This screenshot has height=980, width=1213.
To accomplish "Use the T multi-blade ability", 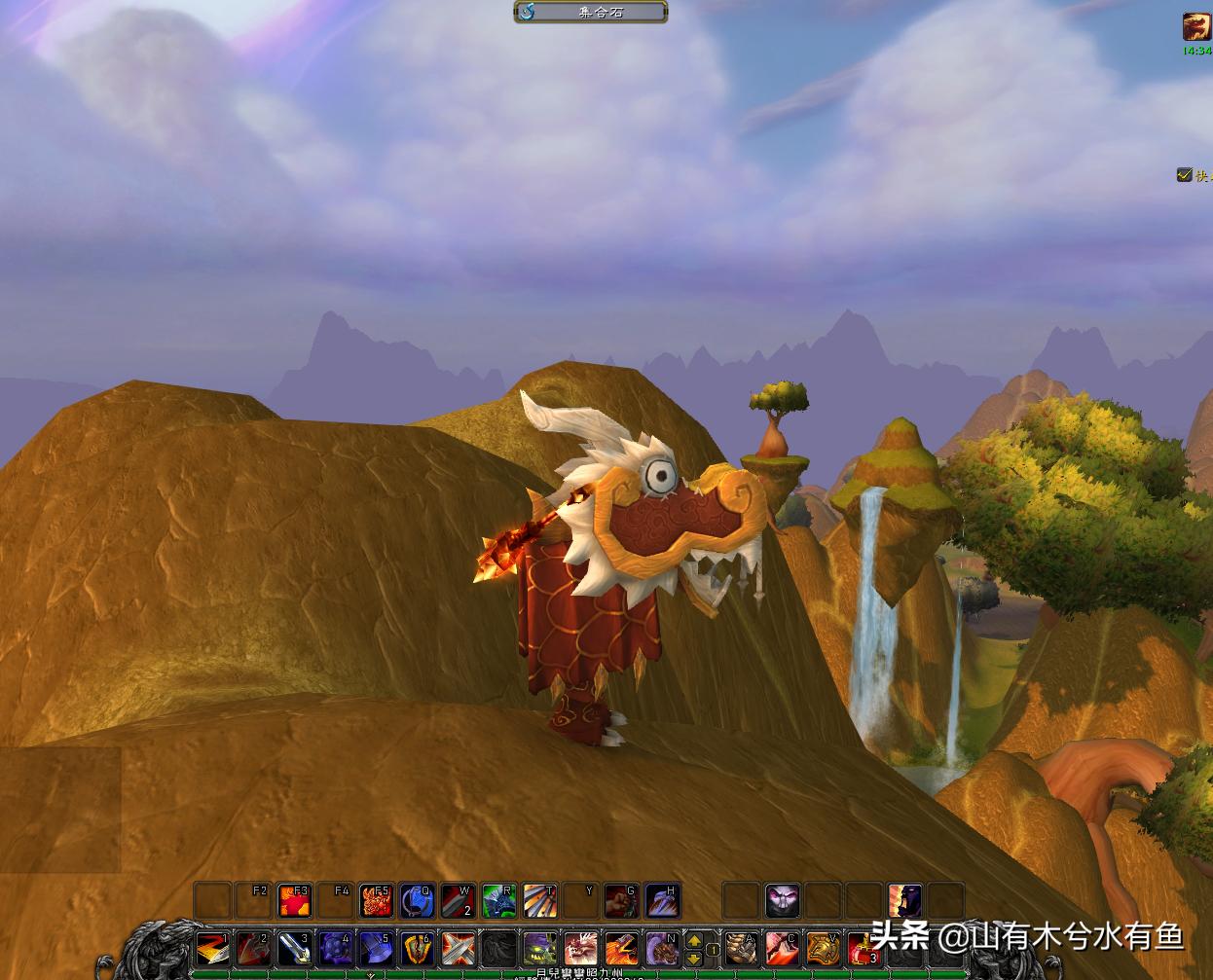I will [x=539, y=901].
